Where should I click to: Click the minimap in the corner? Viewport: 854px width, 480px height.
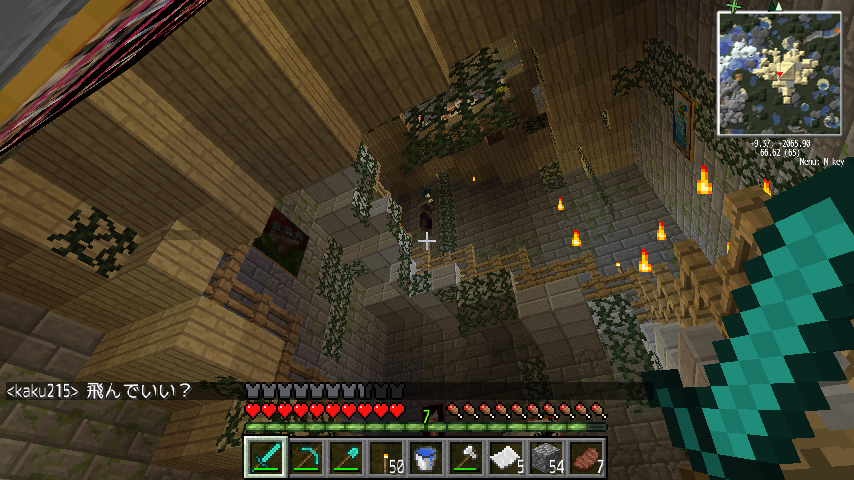point(780,74)
